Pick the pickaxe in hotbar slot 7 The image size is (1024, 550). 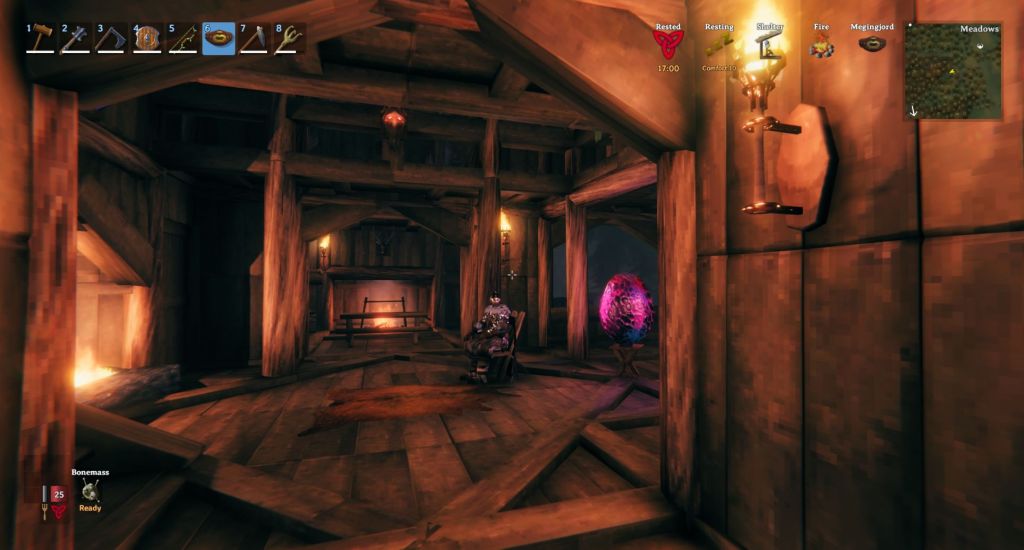(254, 39)
